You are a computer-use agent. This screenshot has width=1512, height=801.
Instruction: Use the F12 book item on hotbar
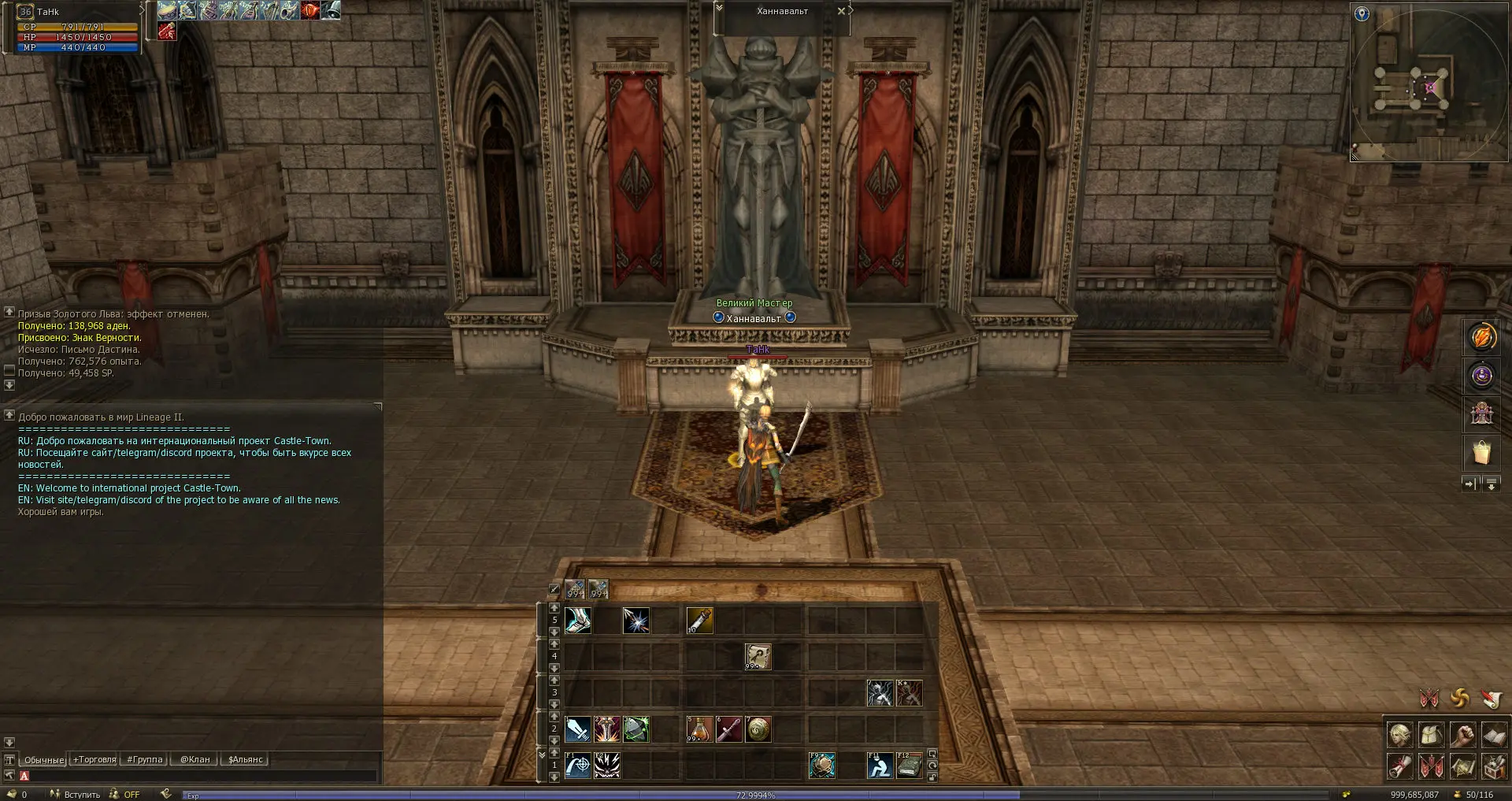click(910, 766)
